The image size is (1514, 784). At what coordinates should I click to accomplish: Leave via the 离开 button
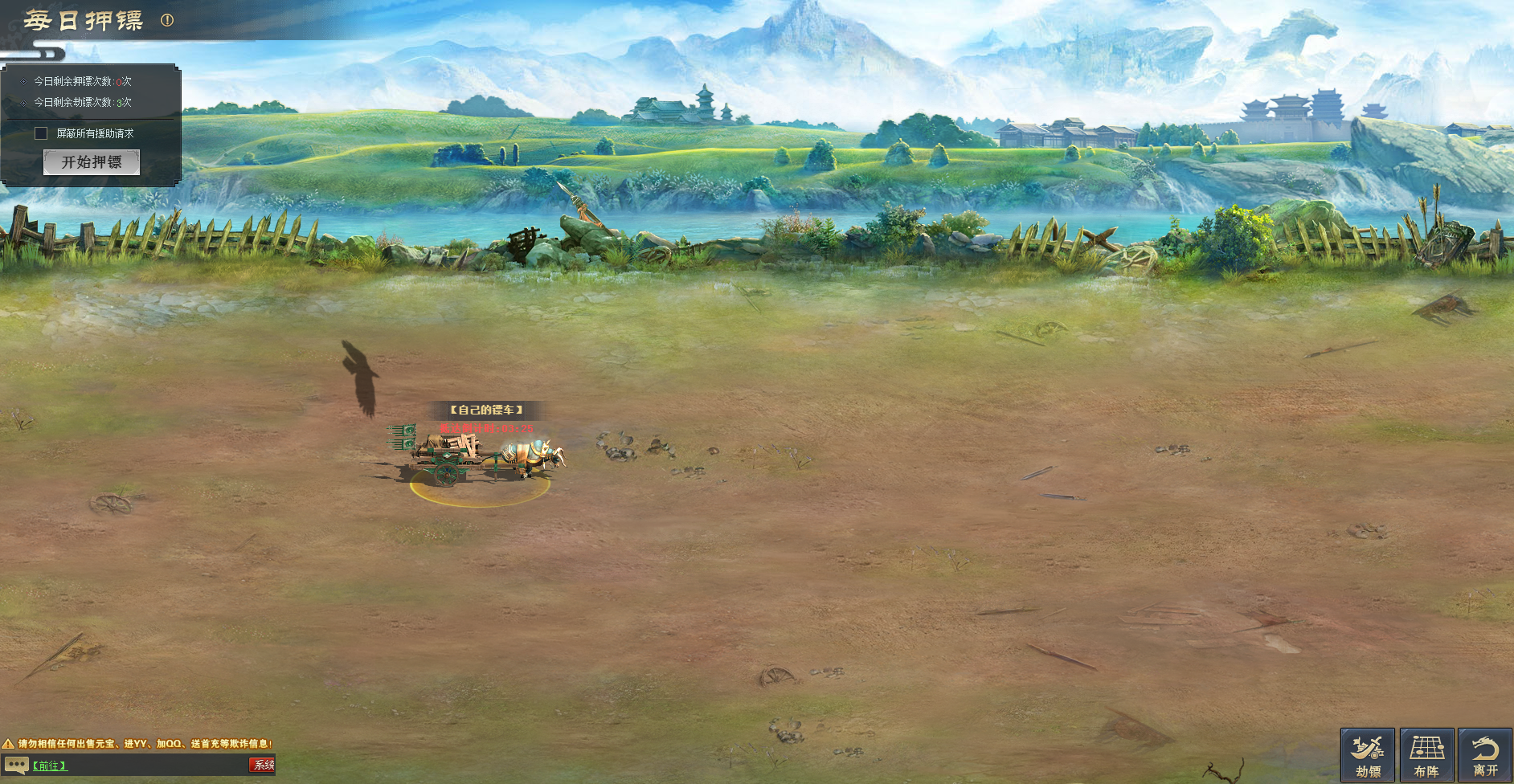pos(1485,755)
